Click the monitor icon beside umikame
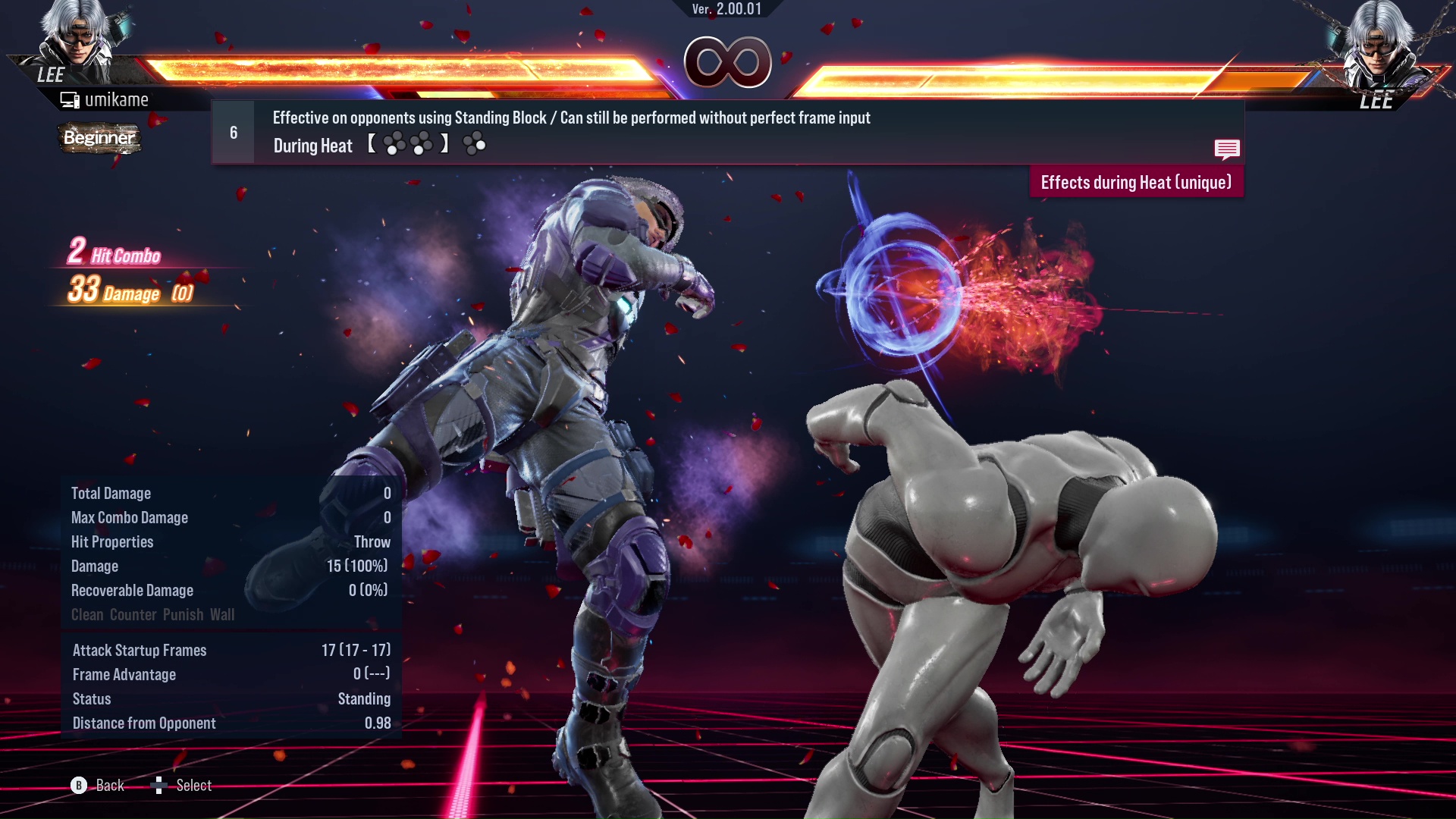The width and height of the screenshot is (1456, 819). pos(70,99)
